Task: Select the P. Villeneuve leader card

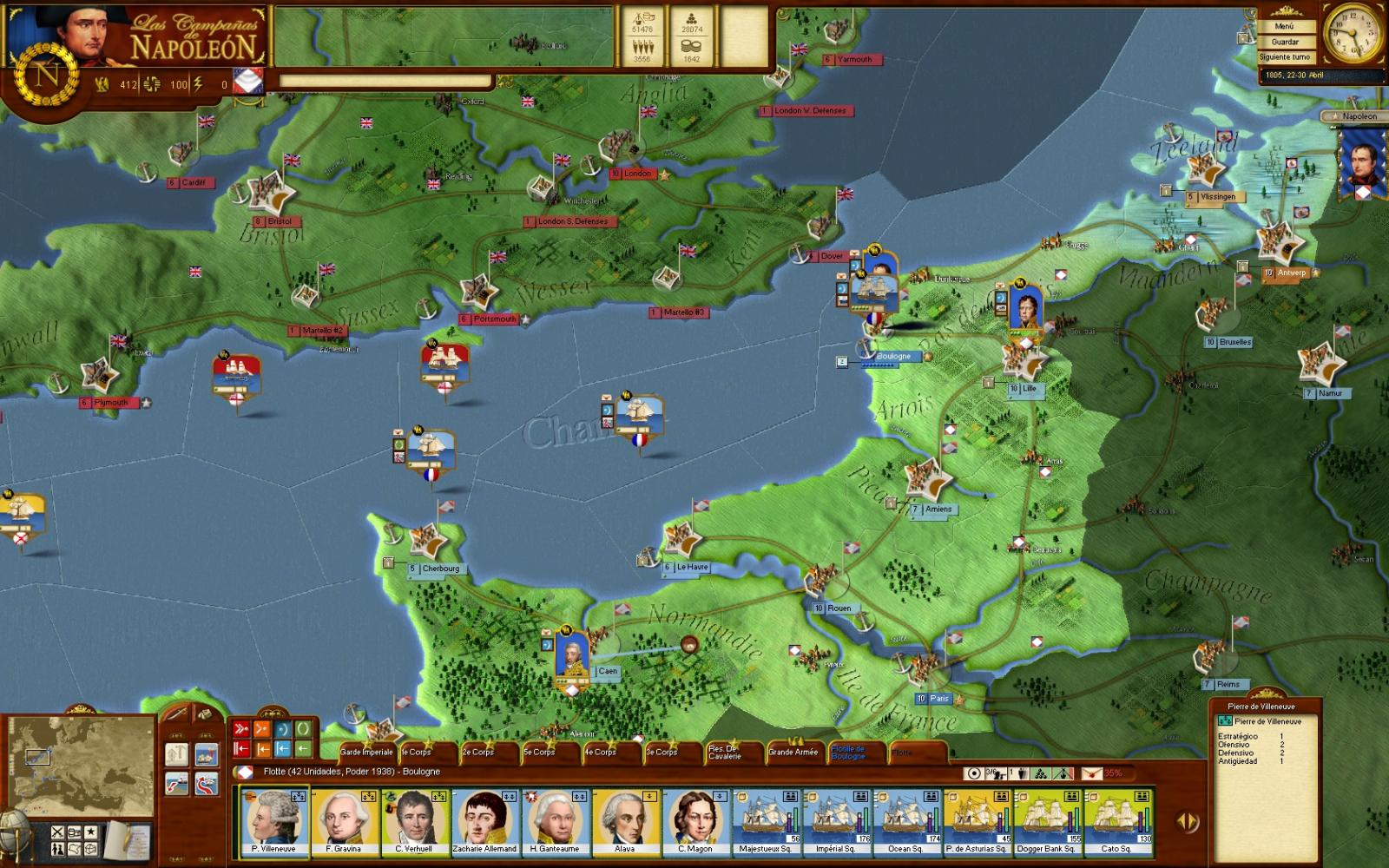Action: click(273, 822)
